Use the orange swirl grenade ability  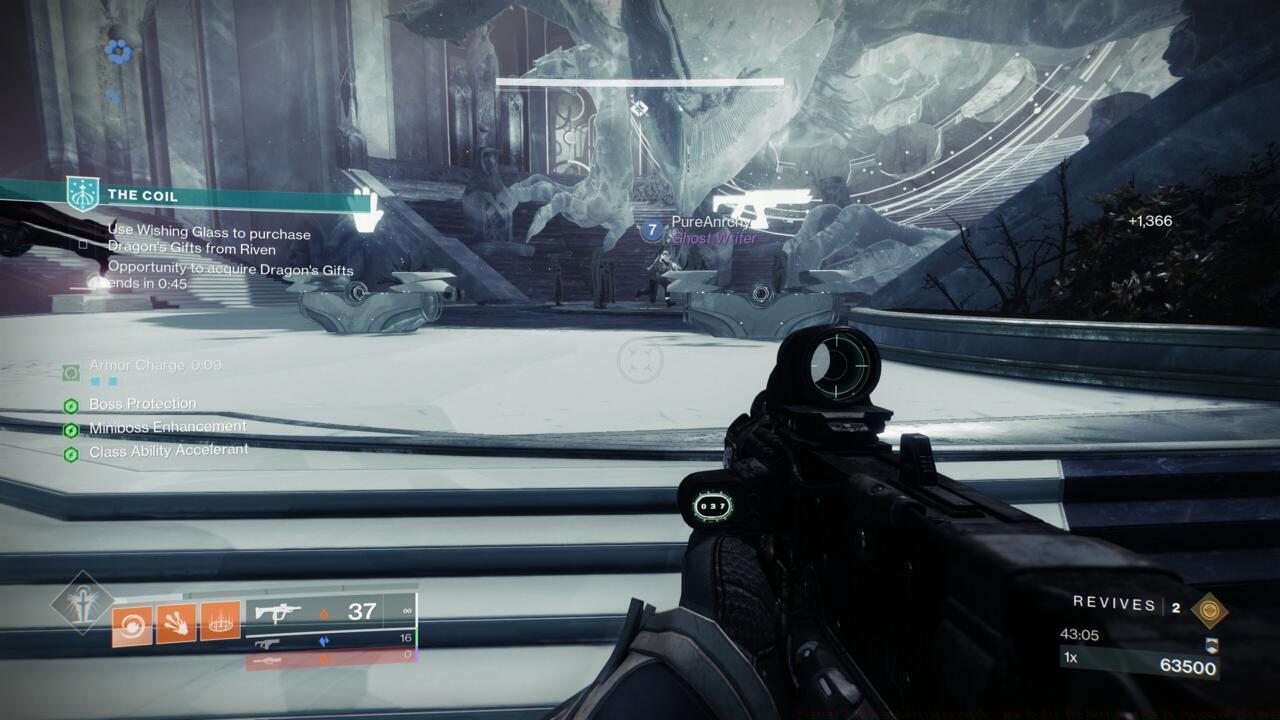(132, 622)
